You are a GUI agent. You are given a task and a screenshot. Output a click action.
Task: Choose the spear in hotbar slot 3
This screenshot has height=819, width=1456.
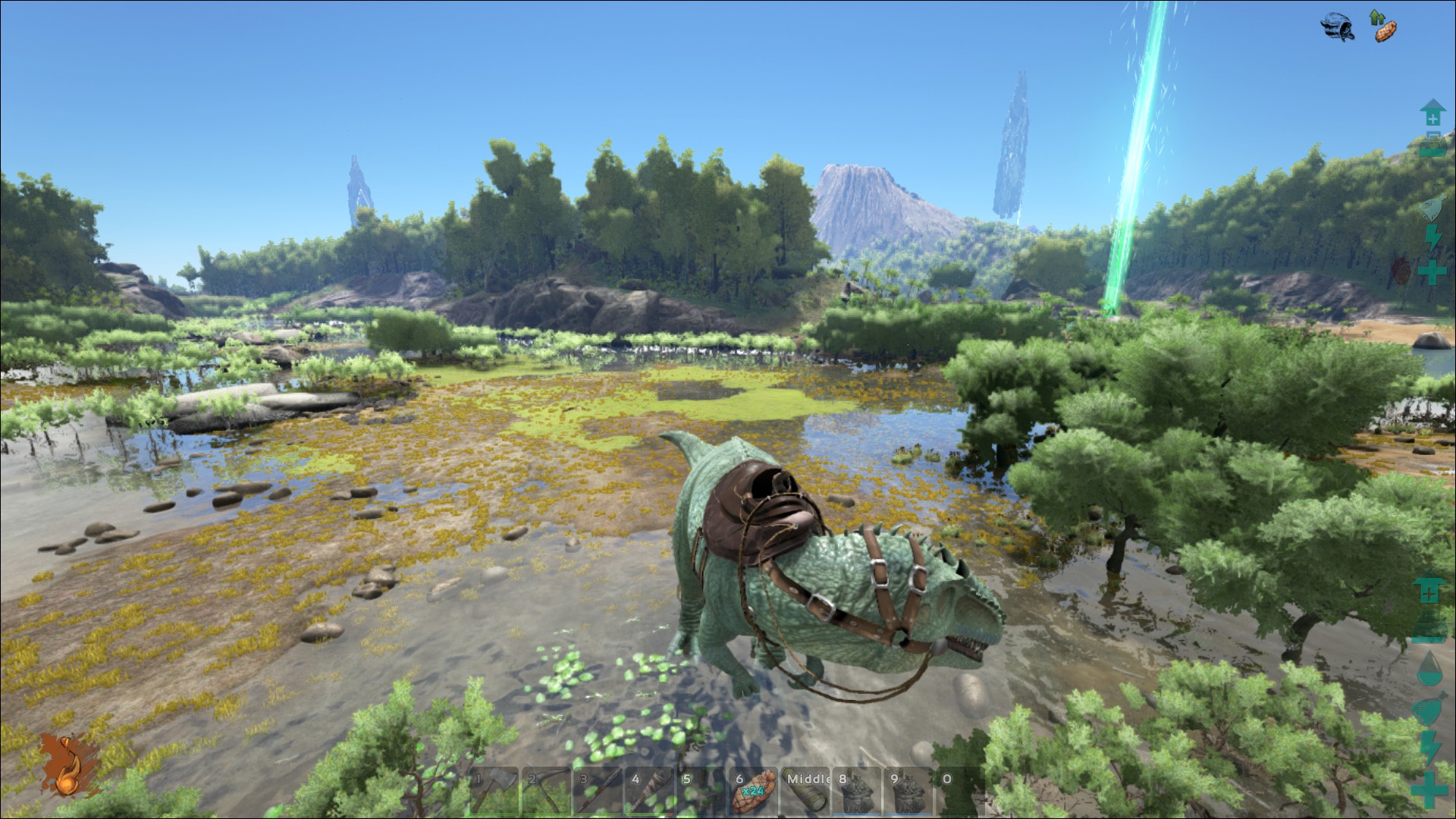(x=598, y=792)
